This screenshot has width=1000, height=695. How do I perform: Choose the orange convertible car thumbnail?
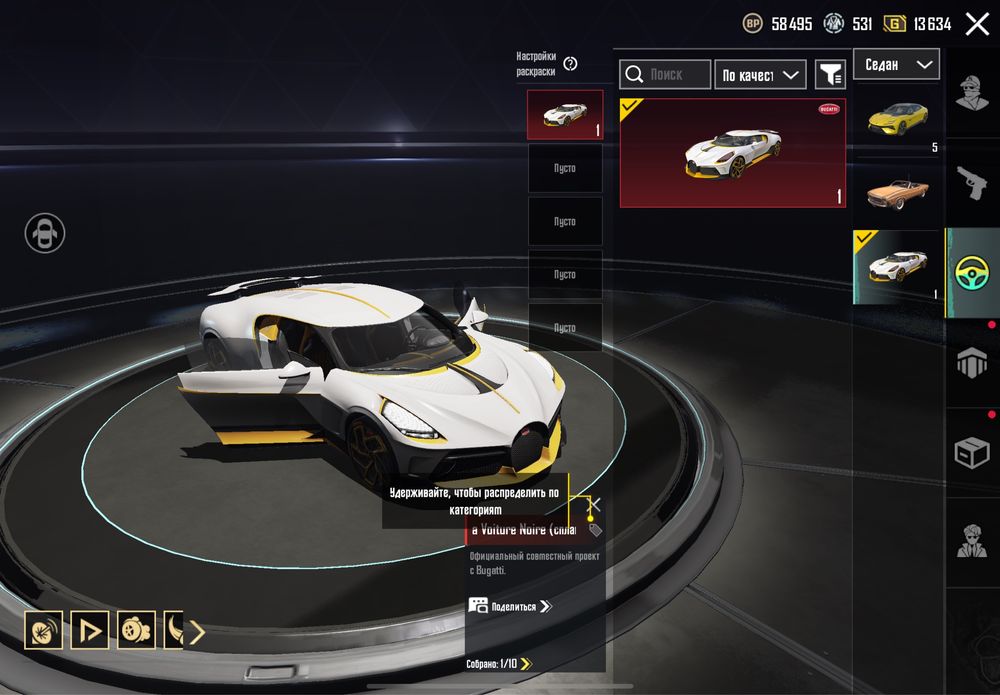[896, 192]
